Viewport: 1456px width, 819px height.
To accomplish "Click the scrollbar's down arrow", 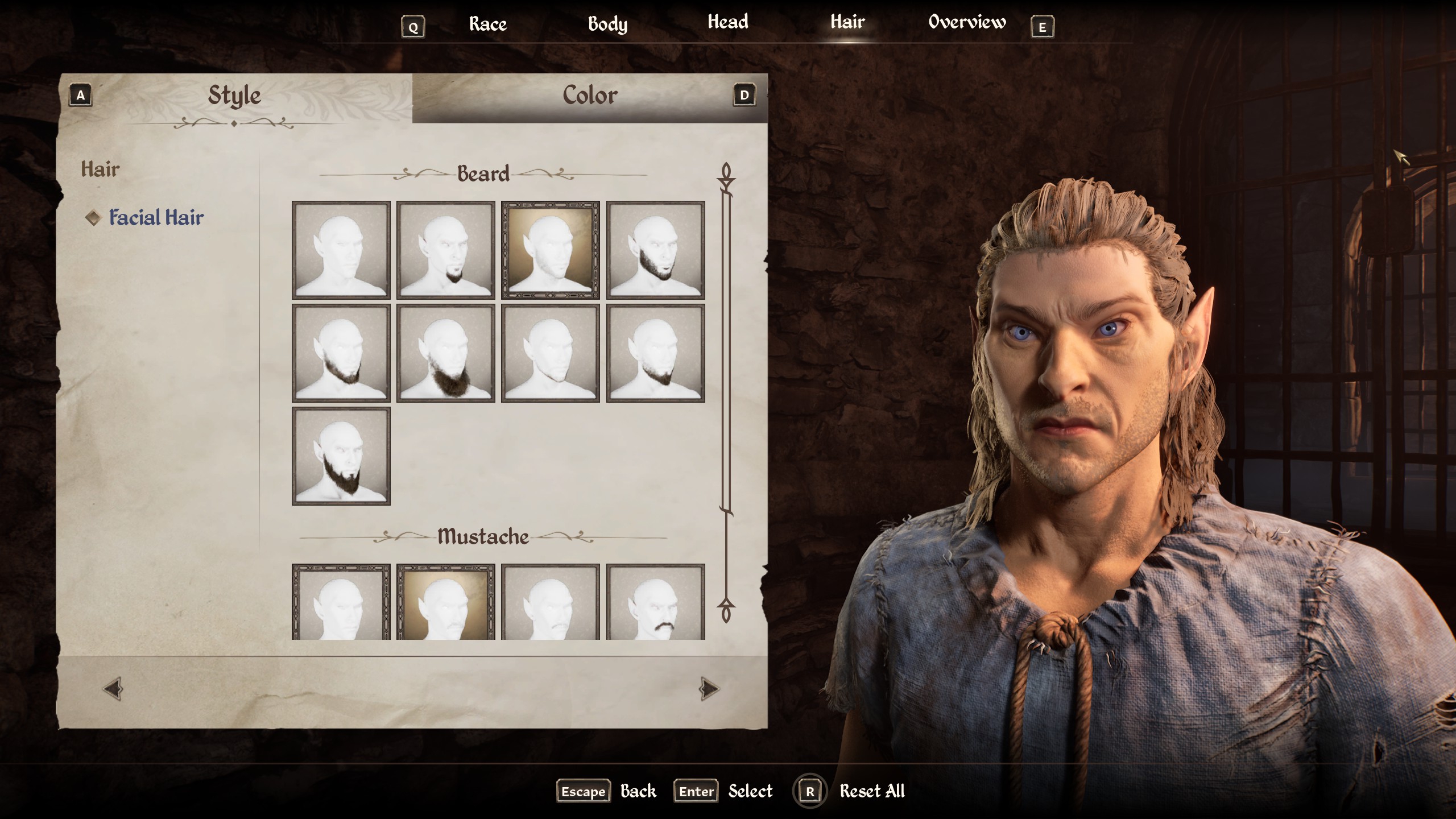I will pyautogui.click(x=726, y=610).
